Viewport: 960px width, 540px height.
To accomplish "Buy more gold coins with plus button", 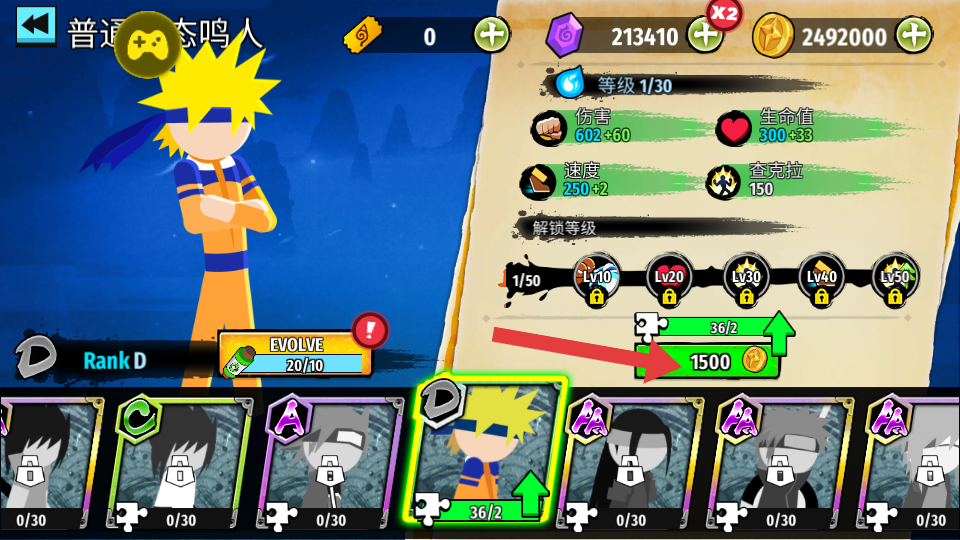I will (913, 36).
